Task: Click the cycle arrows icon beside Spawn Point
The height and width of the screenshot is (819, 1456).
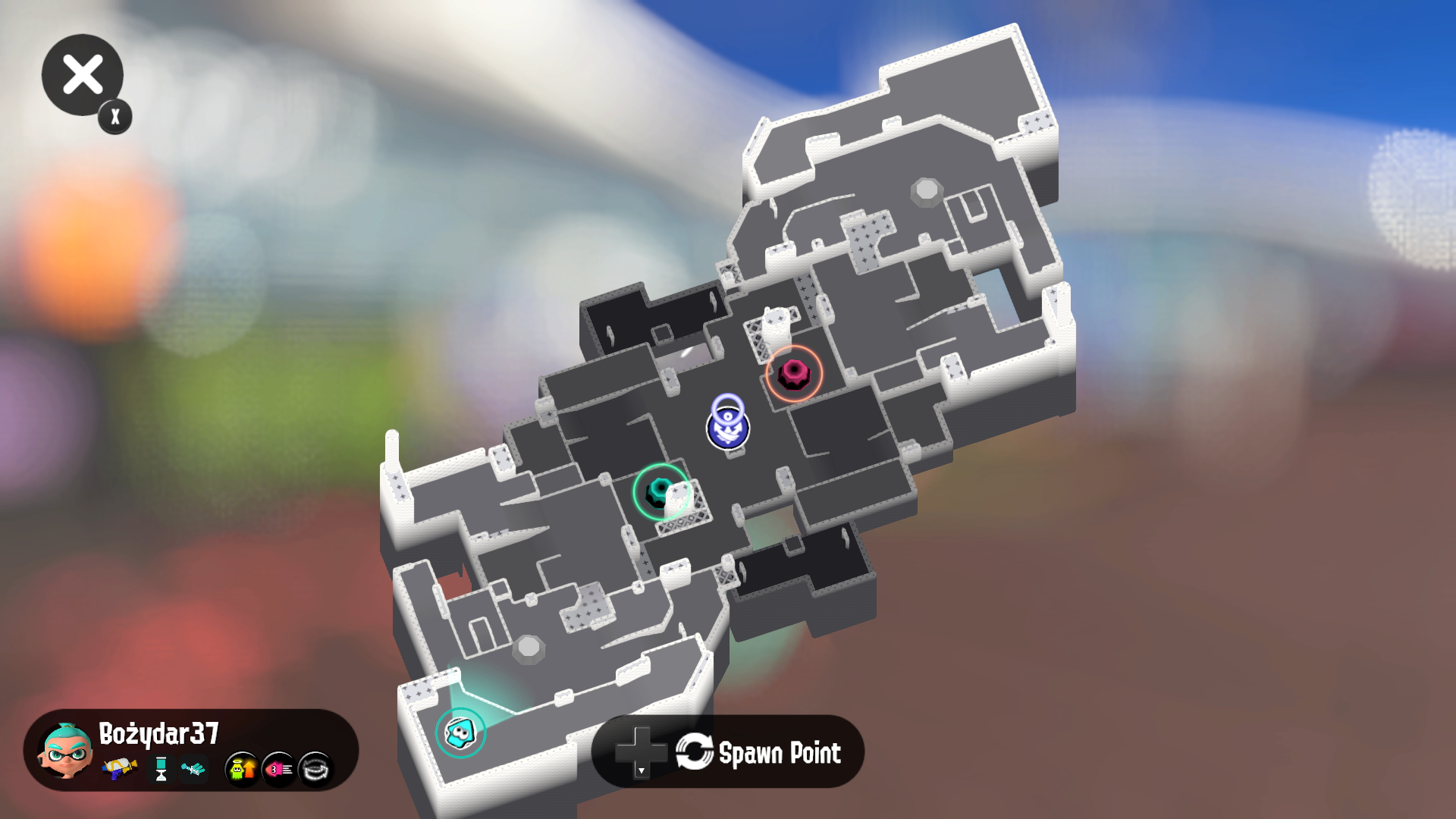Action: click(x=694, y=751)
